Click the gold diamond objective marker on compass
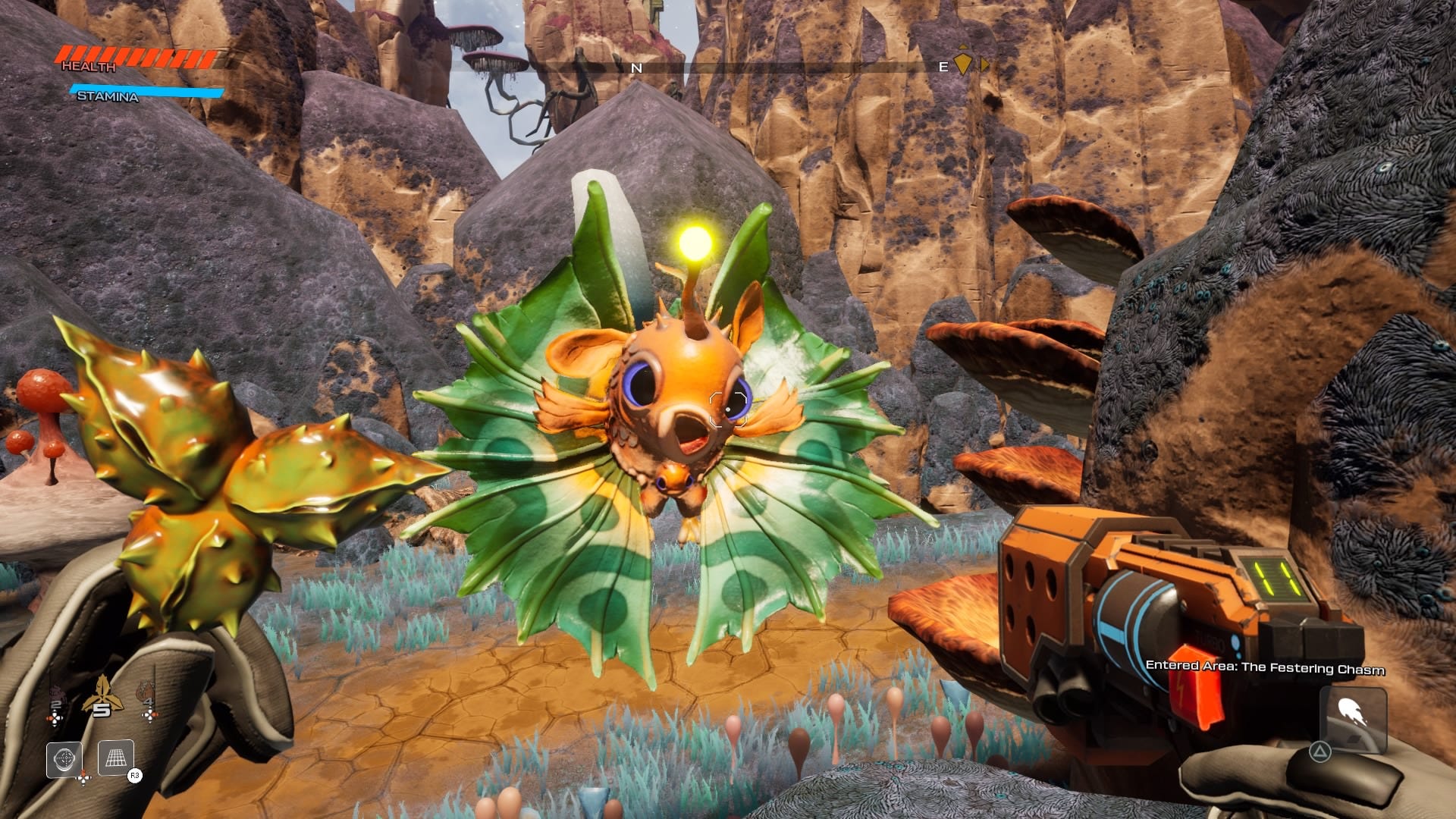 962,62
